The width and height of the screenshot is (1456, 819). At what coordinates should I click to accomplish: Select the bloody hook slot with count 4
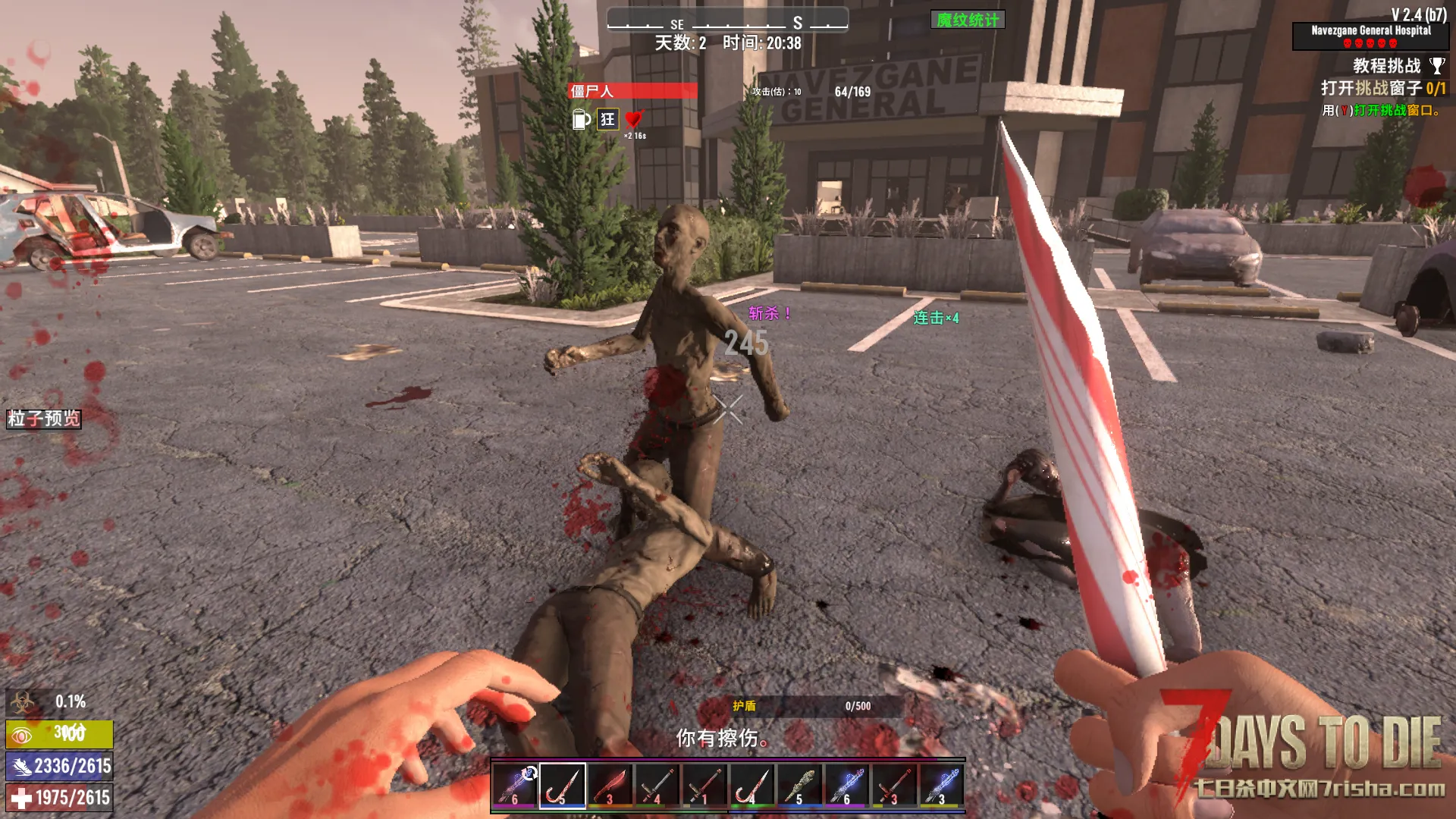(x=752, y=786)
